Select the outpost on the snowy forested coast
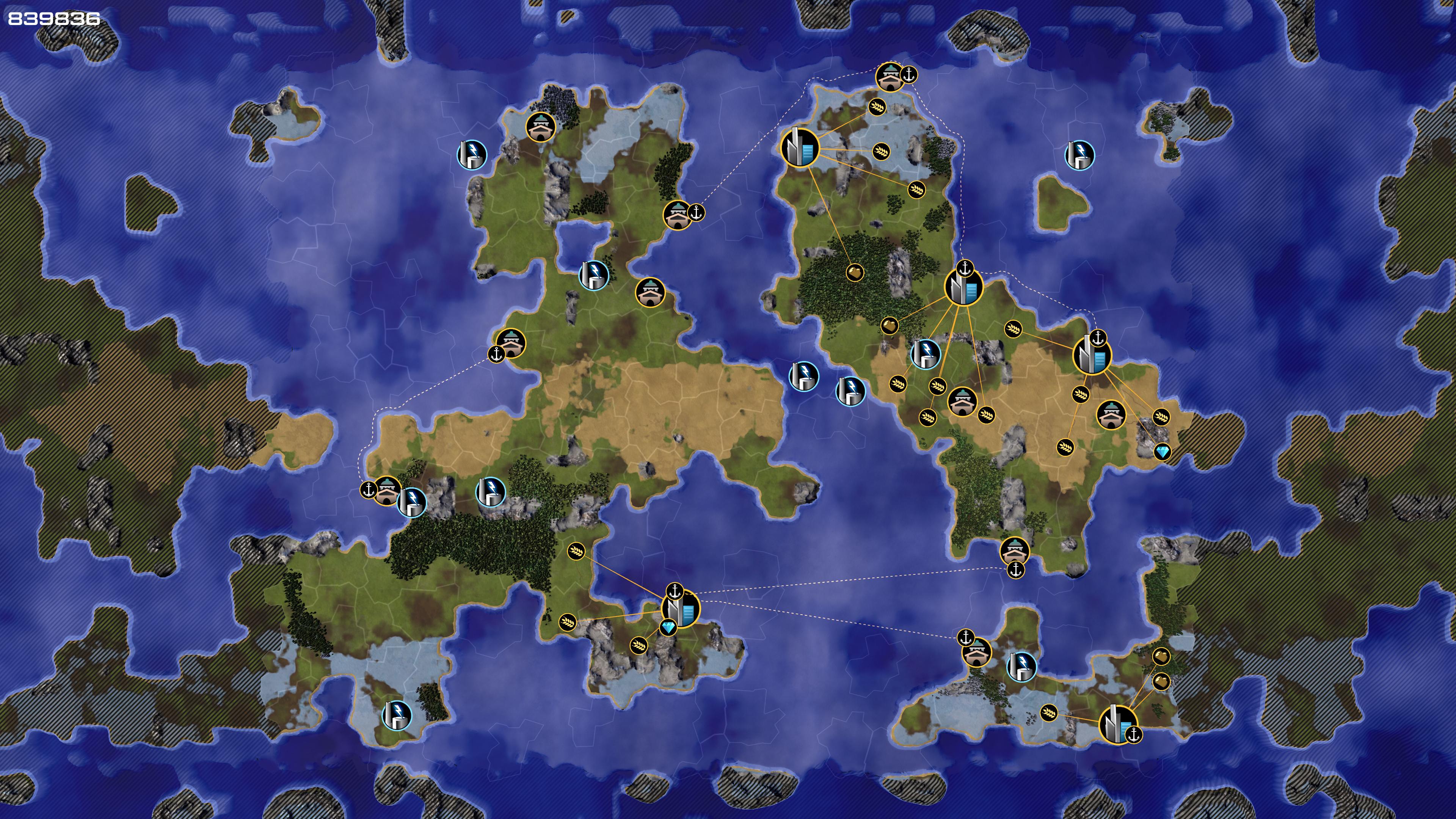 (540, 127)
